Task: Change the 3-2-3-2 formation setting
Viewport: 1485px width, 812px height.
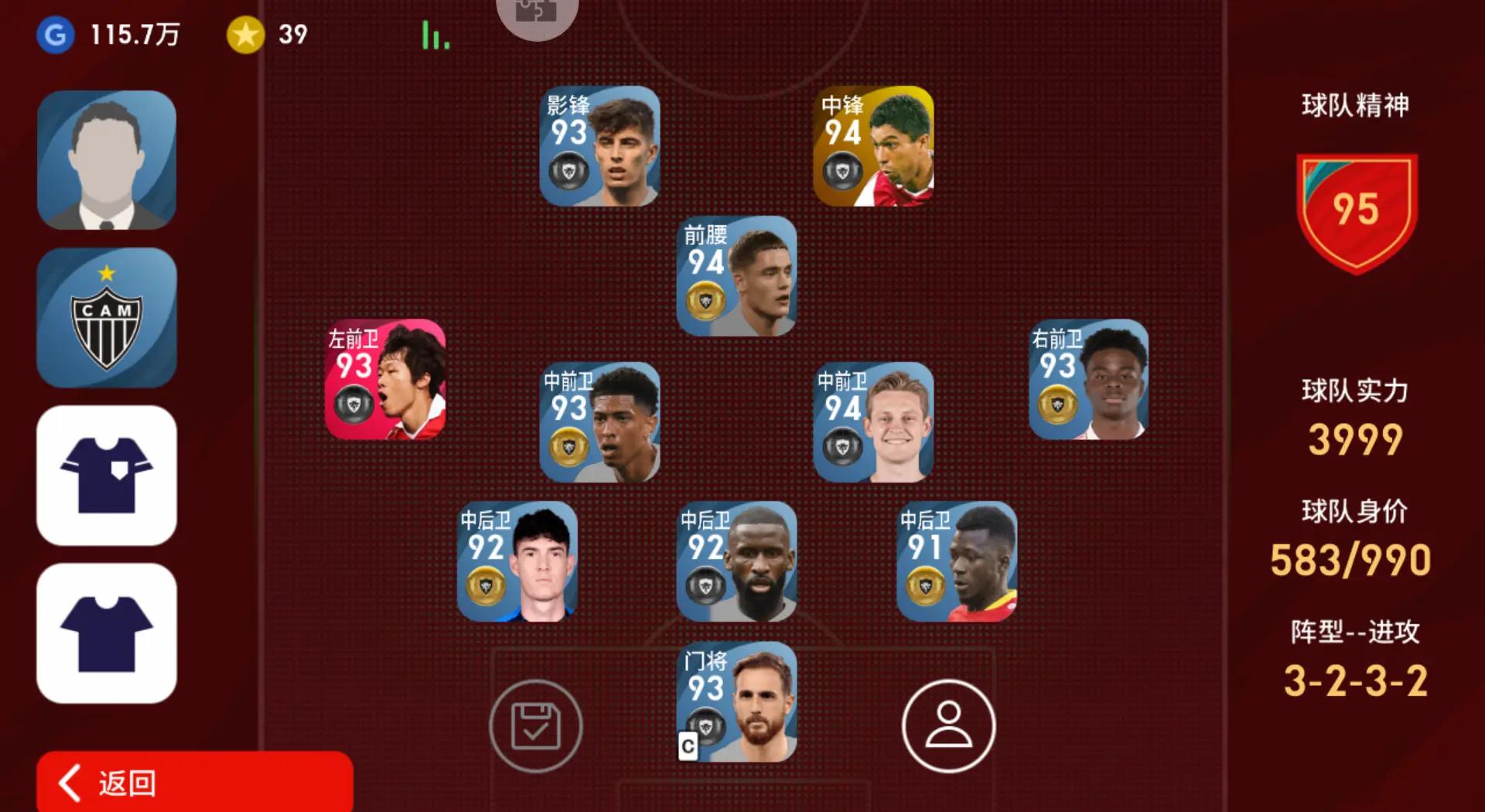Action: coord(1355,681)
